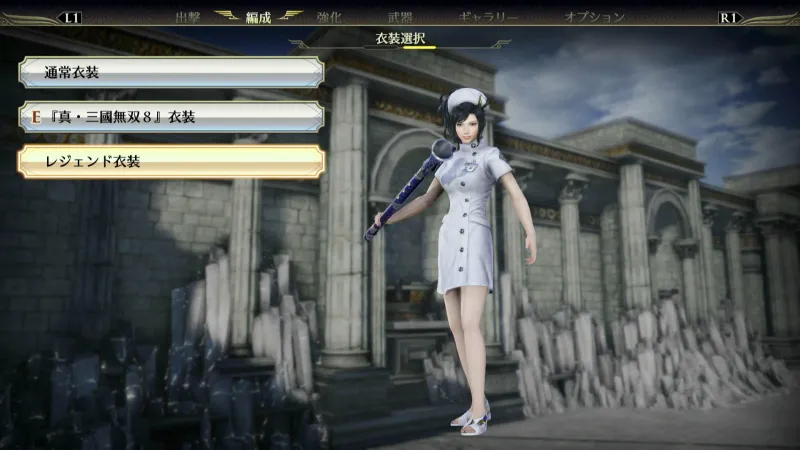Go to the 強化 tab
This screenshot has width=800, height=450.
tap(327, 17)
